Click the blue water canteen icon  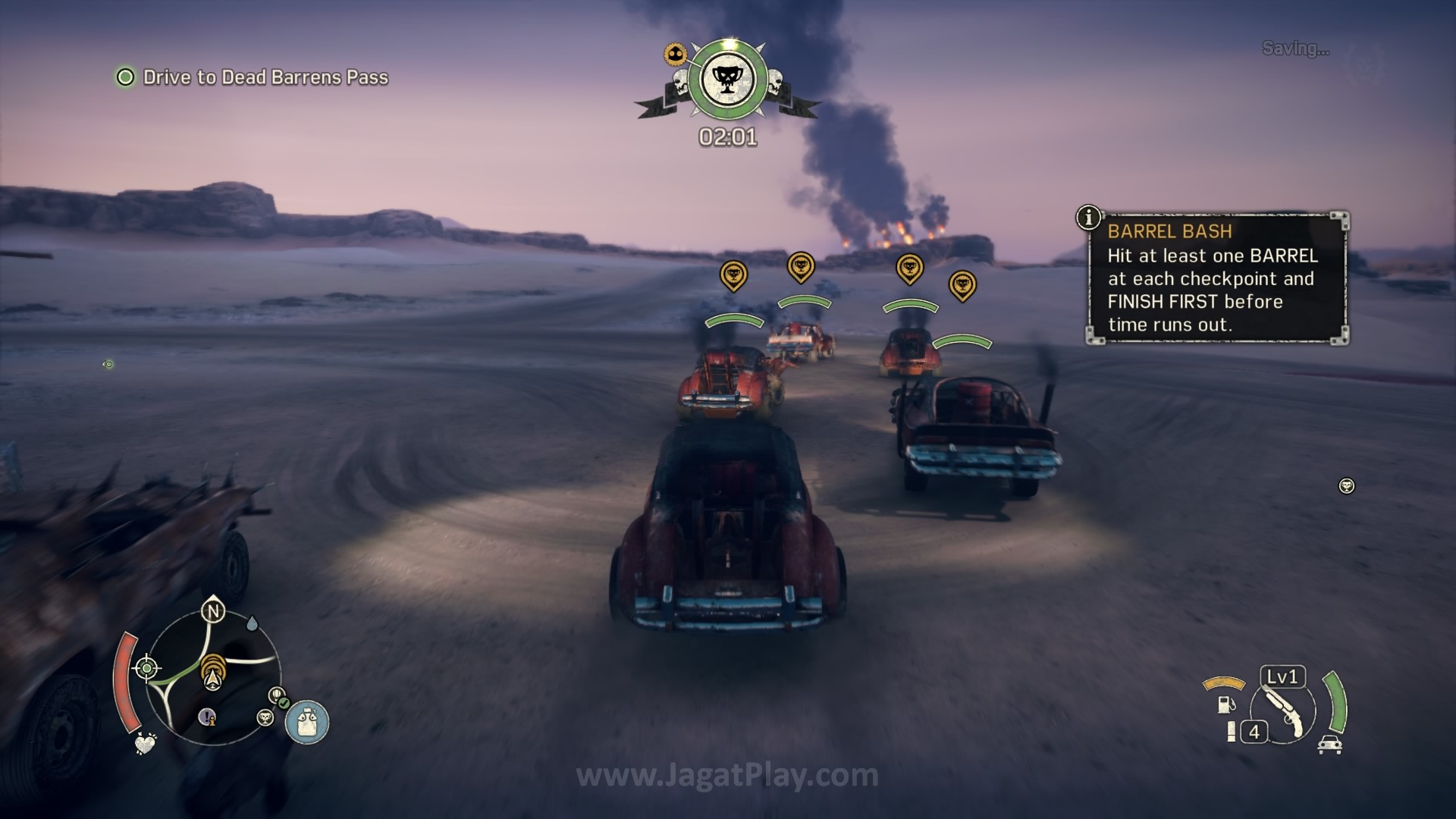point(307,721)
